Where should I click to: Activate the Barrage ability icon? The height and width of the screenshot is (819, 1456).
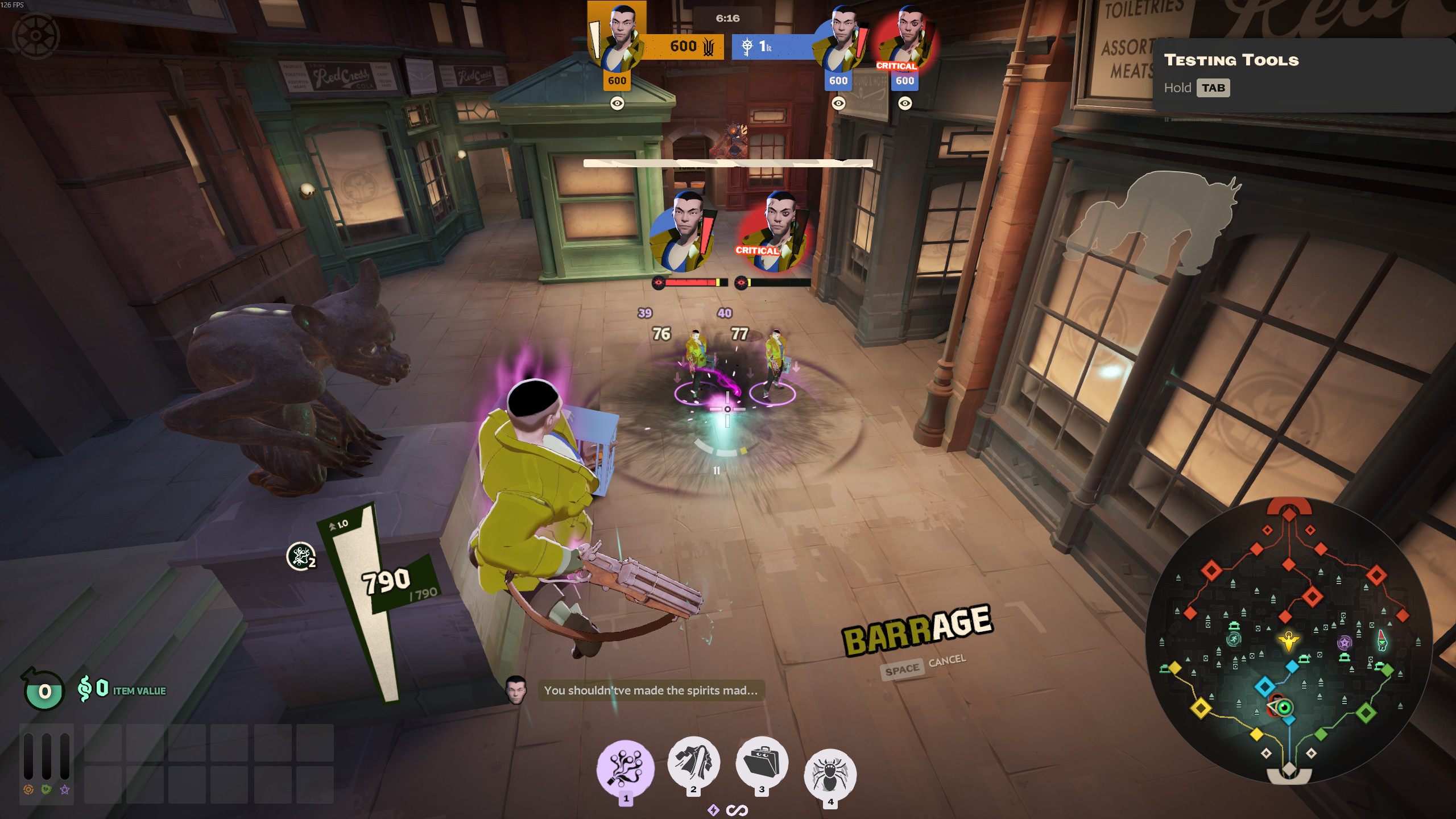click(625, 767)
